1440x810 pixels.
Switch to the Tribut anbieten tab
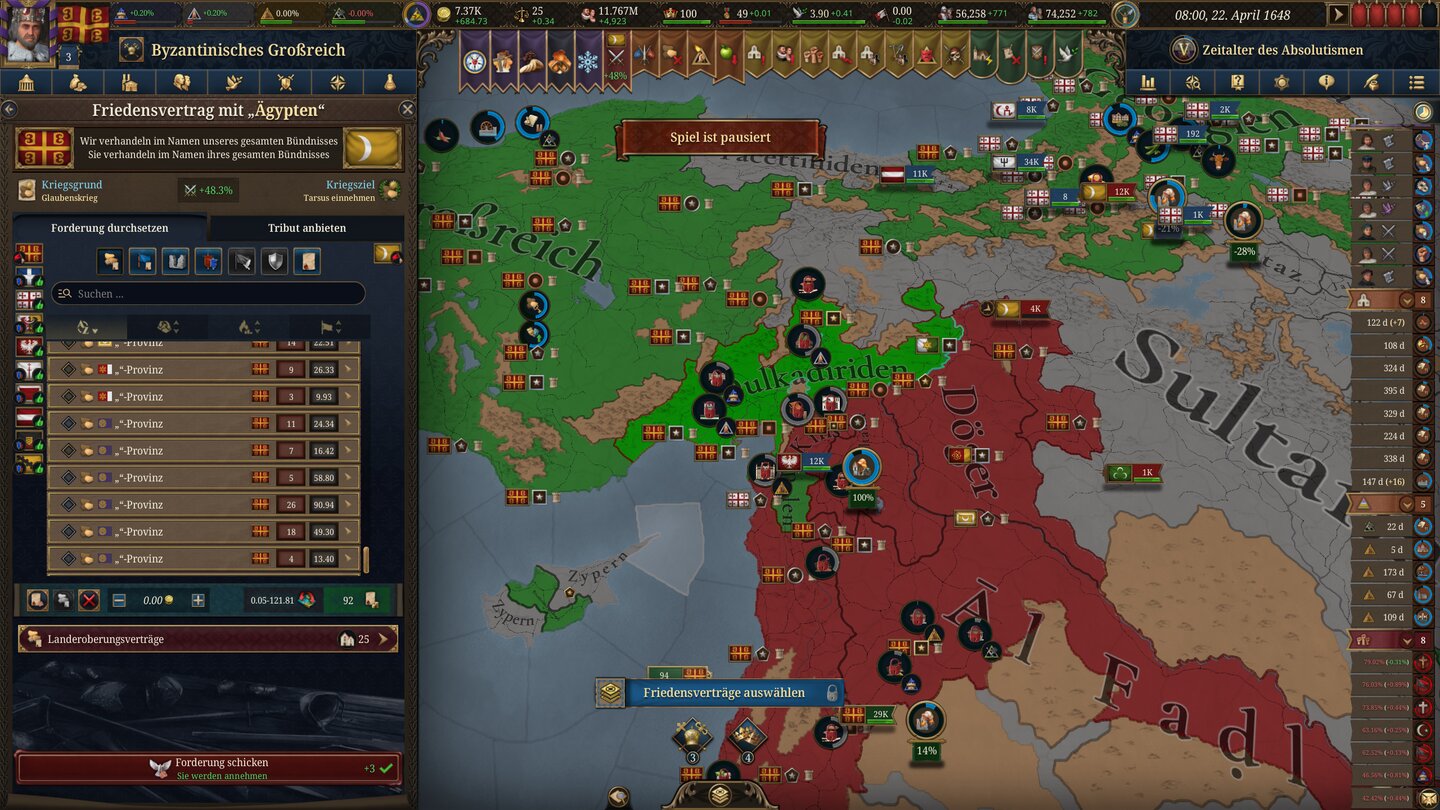307,228
